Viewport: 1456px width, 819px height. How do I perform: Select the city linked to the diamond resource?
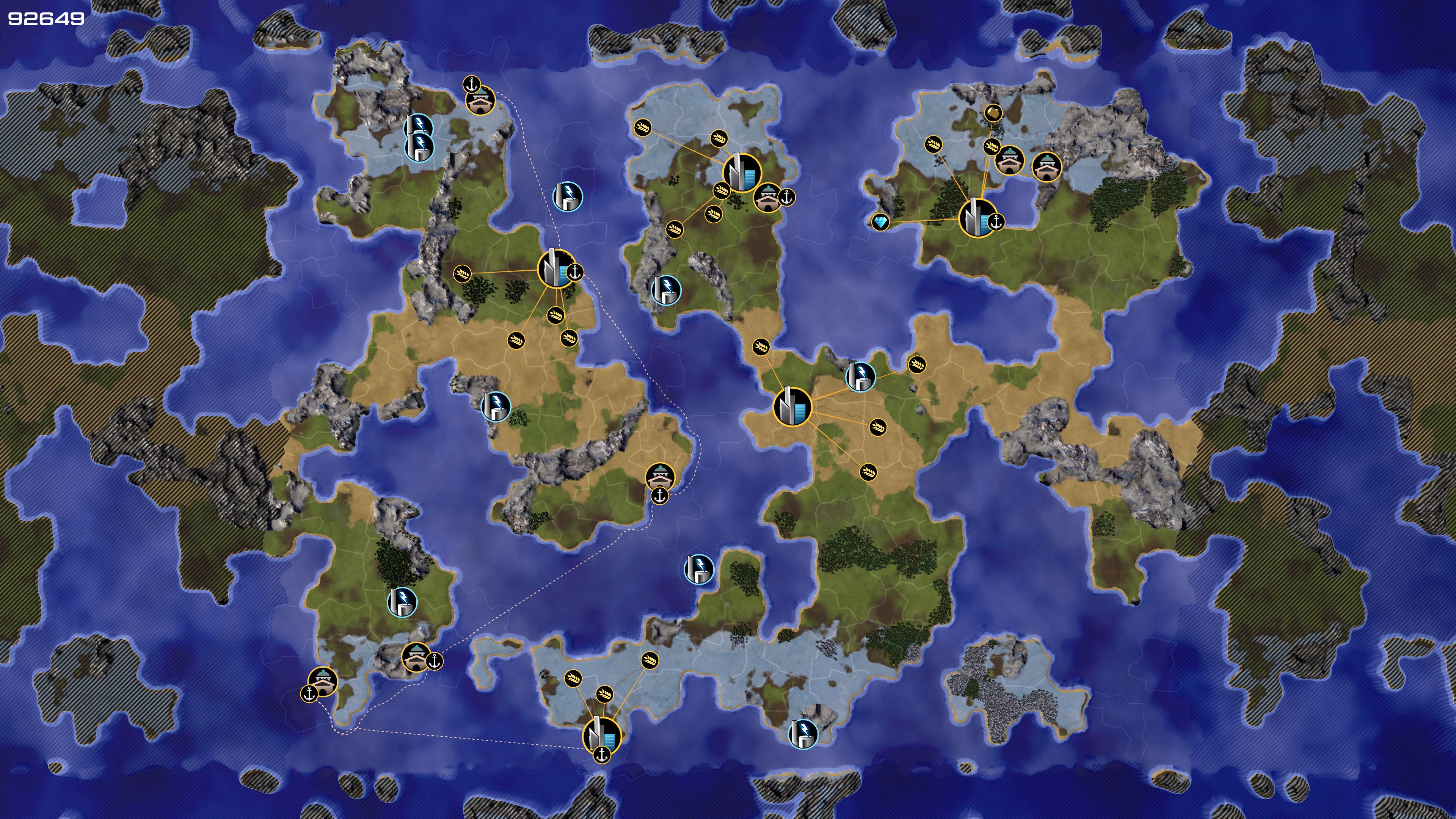977,218
